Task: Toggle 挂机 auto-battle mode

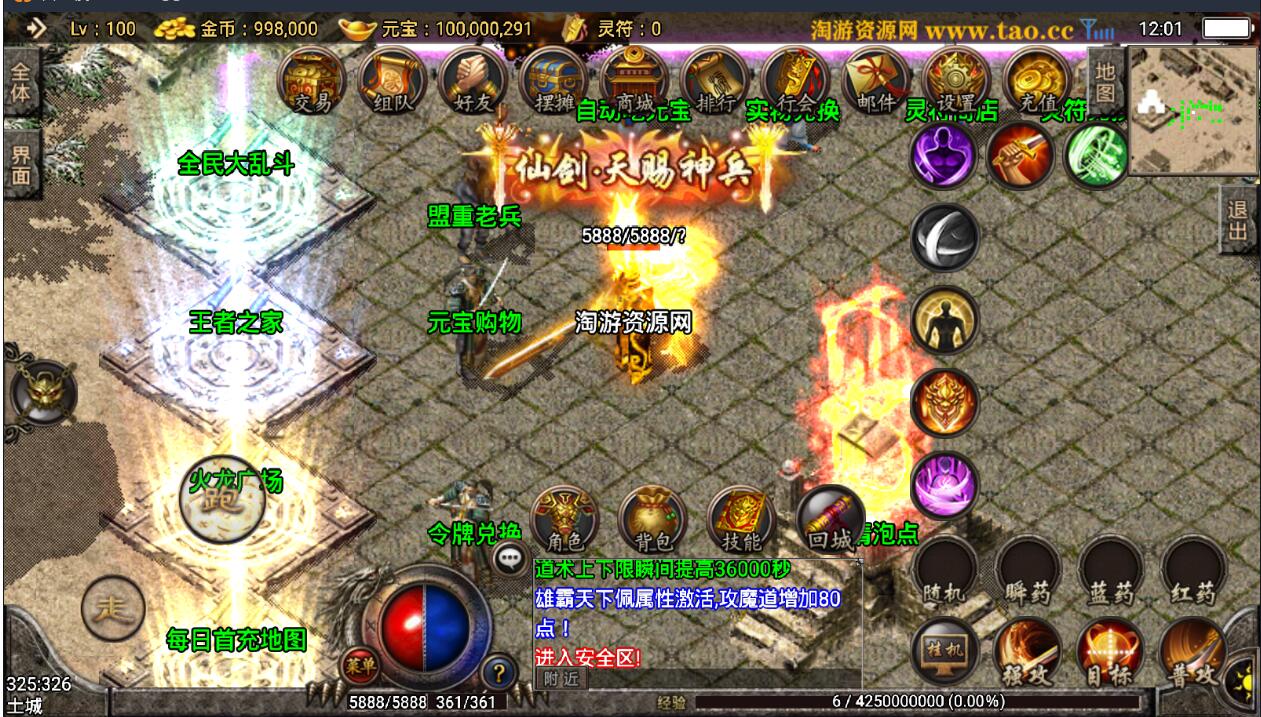Action: tap(945, 651)
